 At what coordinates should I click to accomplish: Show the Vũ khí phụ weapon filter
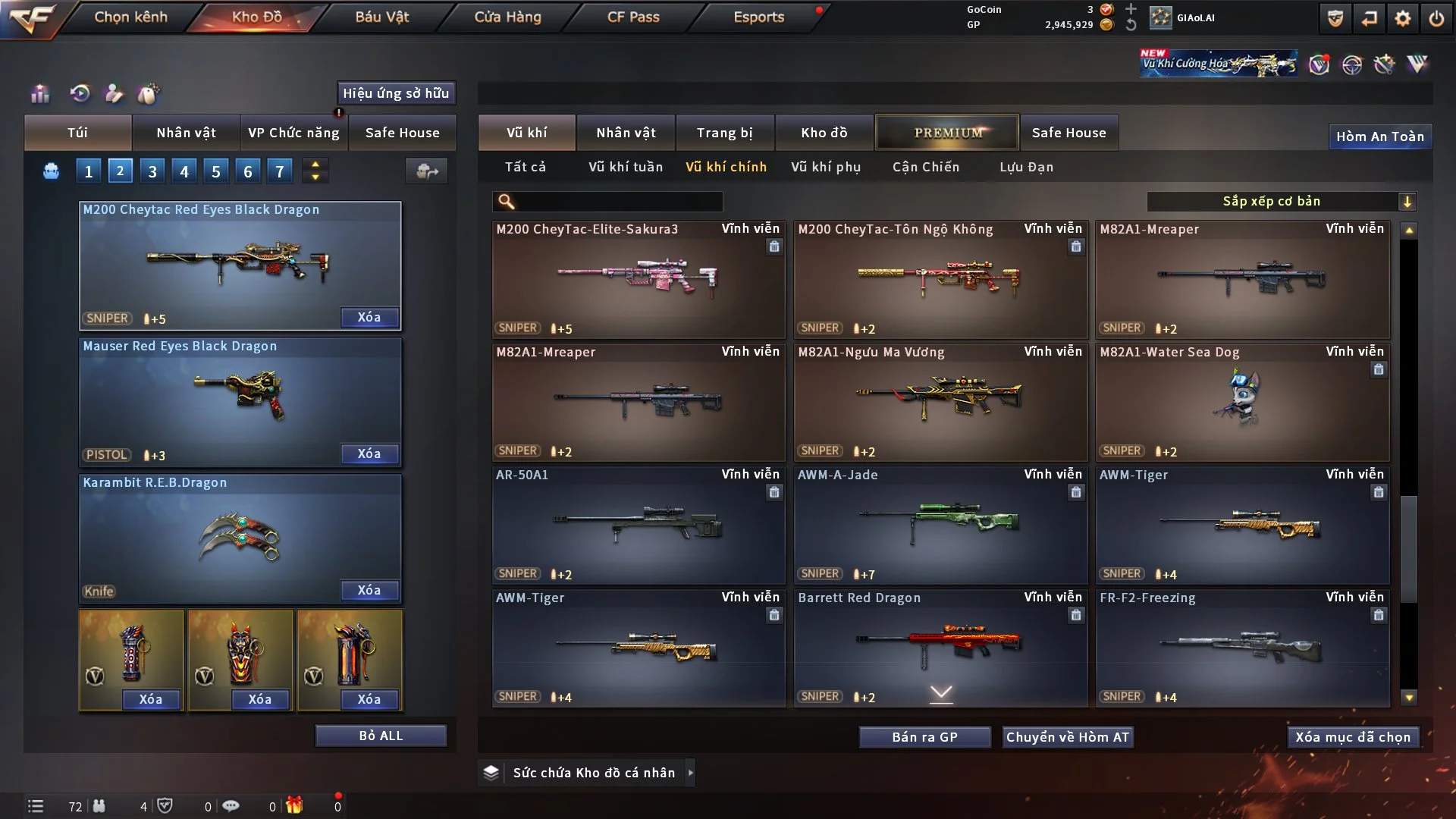(826, 167)
